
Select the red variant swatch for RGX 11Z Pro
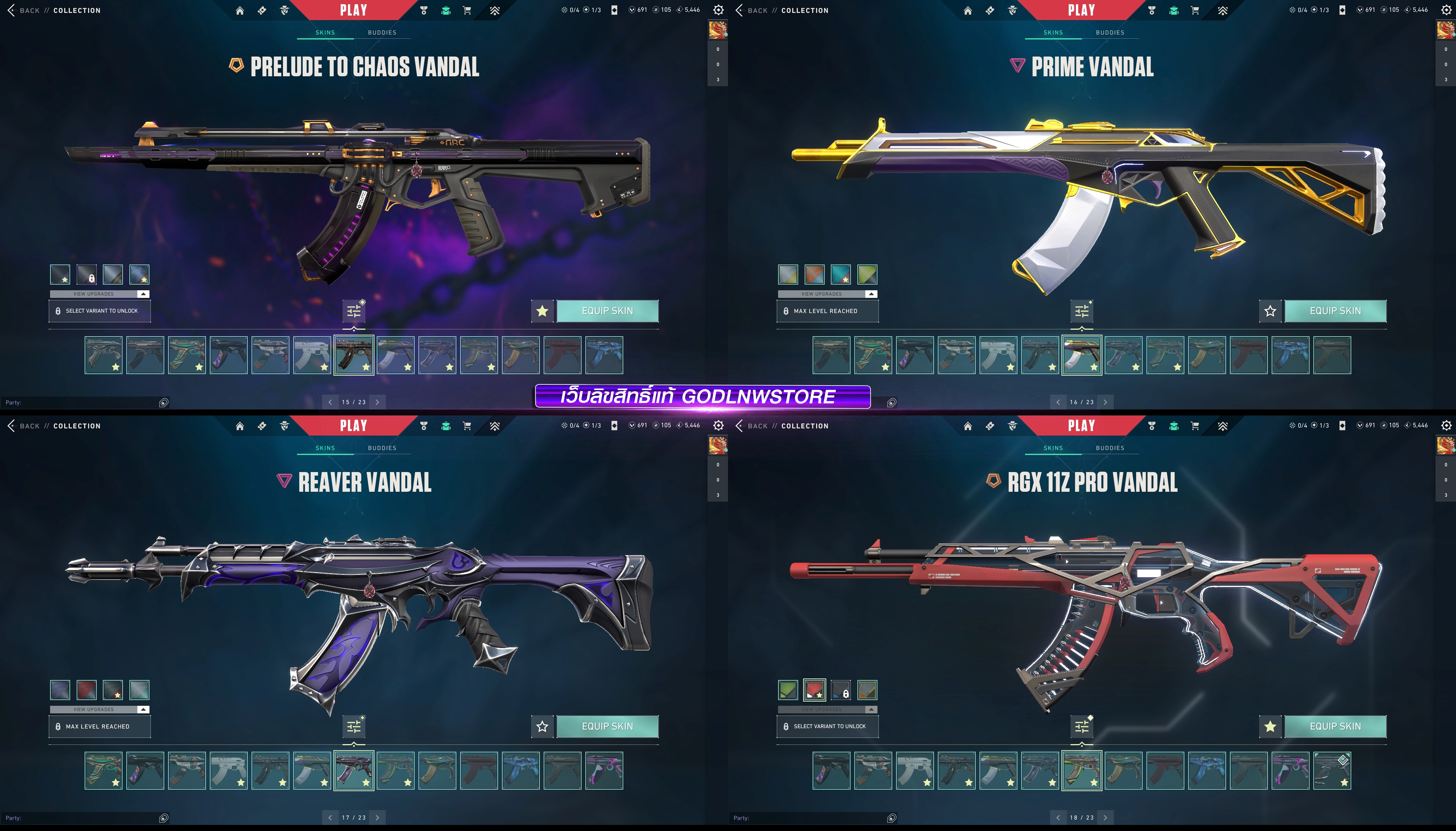[814, 690]
